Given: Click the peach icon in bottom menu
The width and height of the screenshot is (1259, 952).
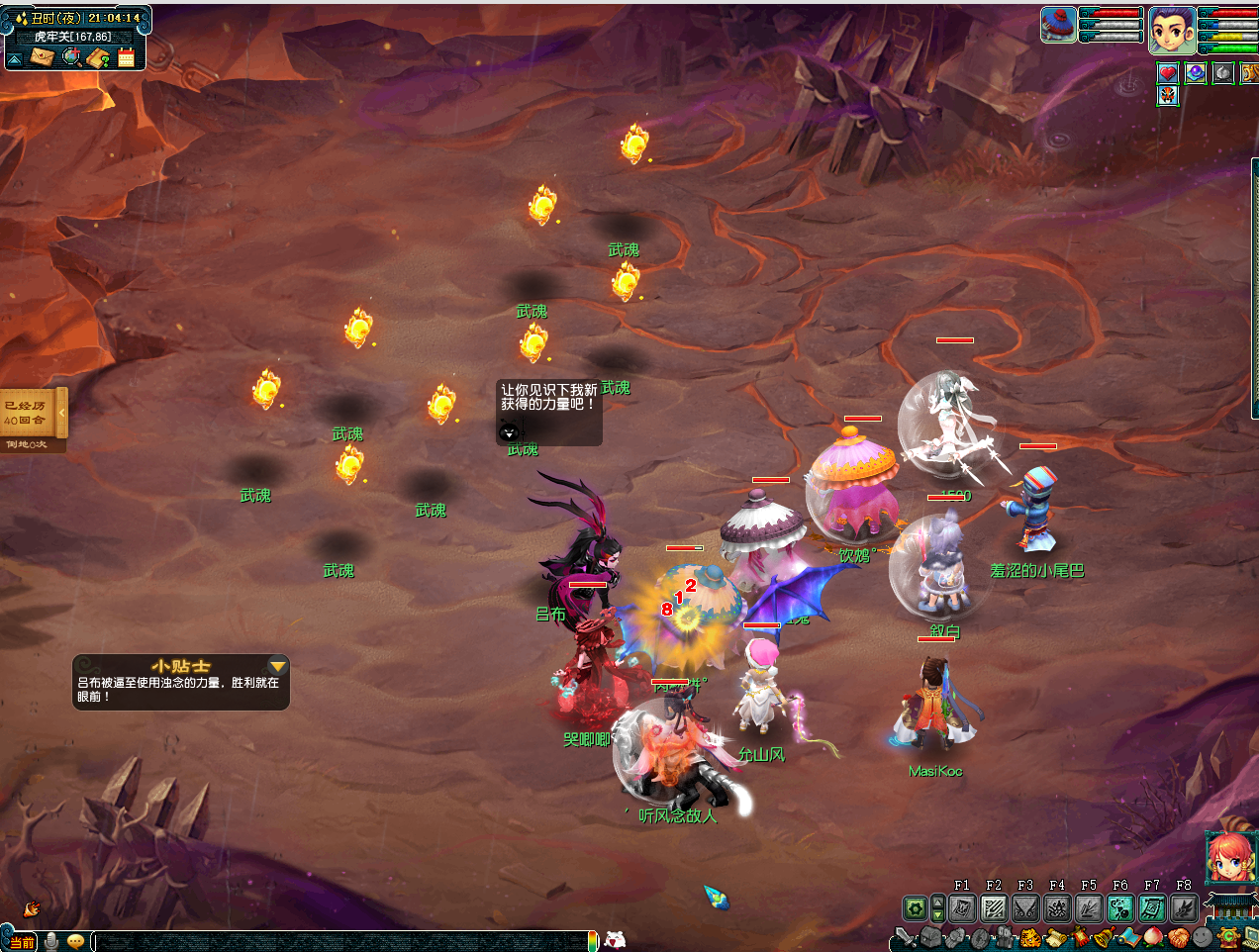Looking at the screenshot, I should pyautogui.click(x=1153, y=937).
